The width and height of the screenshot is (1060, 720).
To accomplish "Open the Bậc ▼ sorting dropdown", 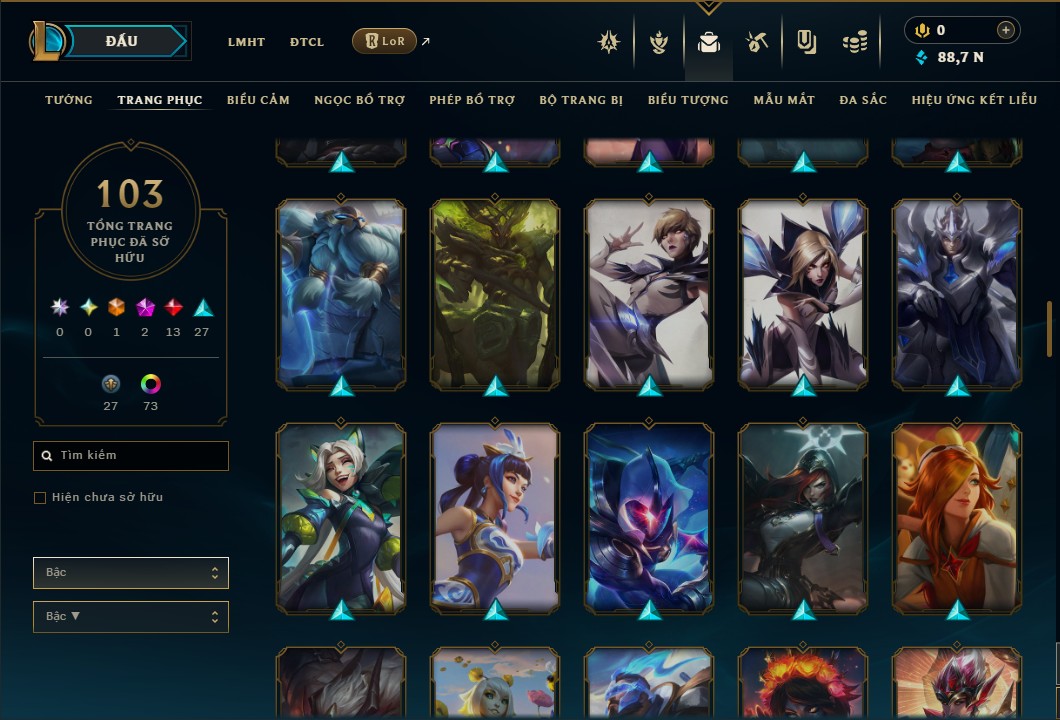I will 131,617.
